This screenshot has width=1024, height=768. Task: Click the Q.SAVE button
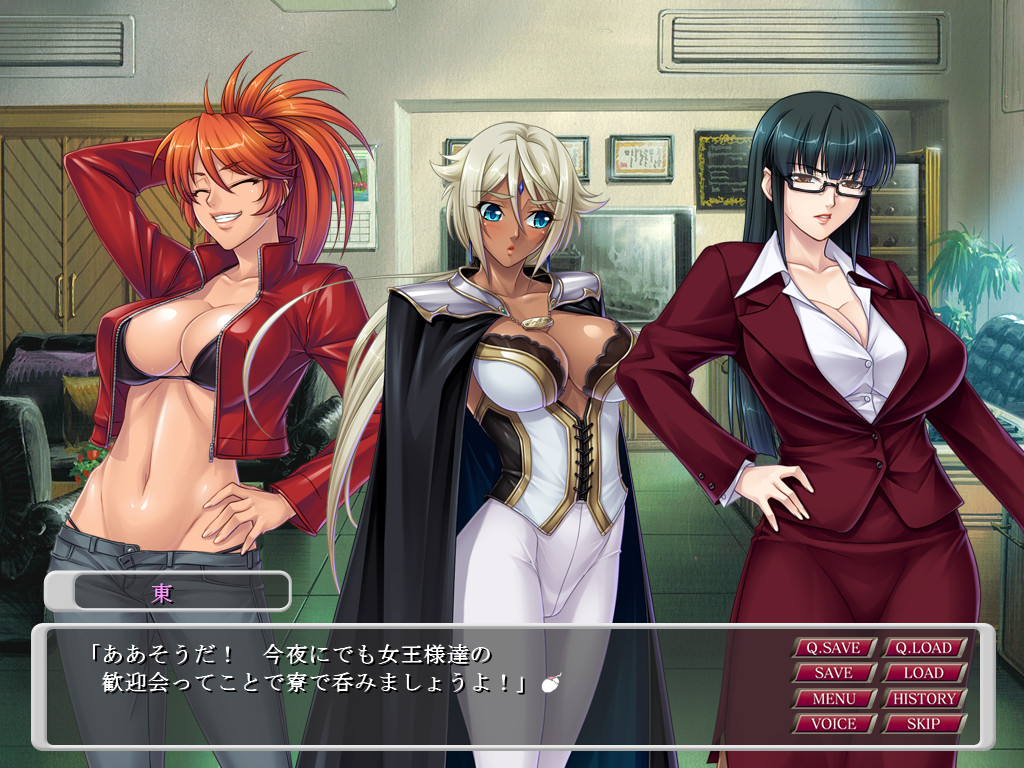pos(834,648)
